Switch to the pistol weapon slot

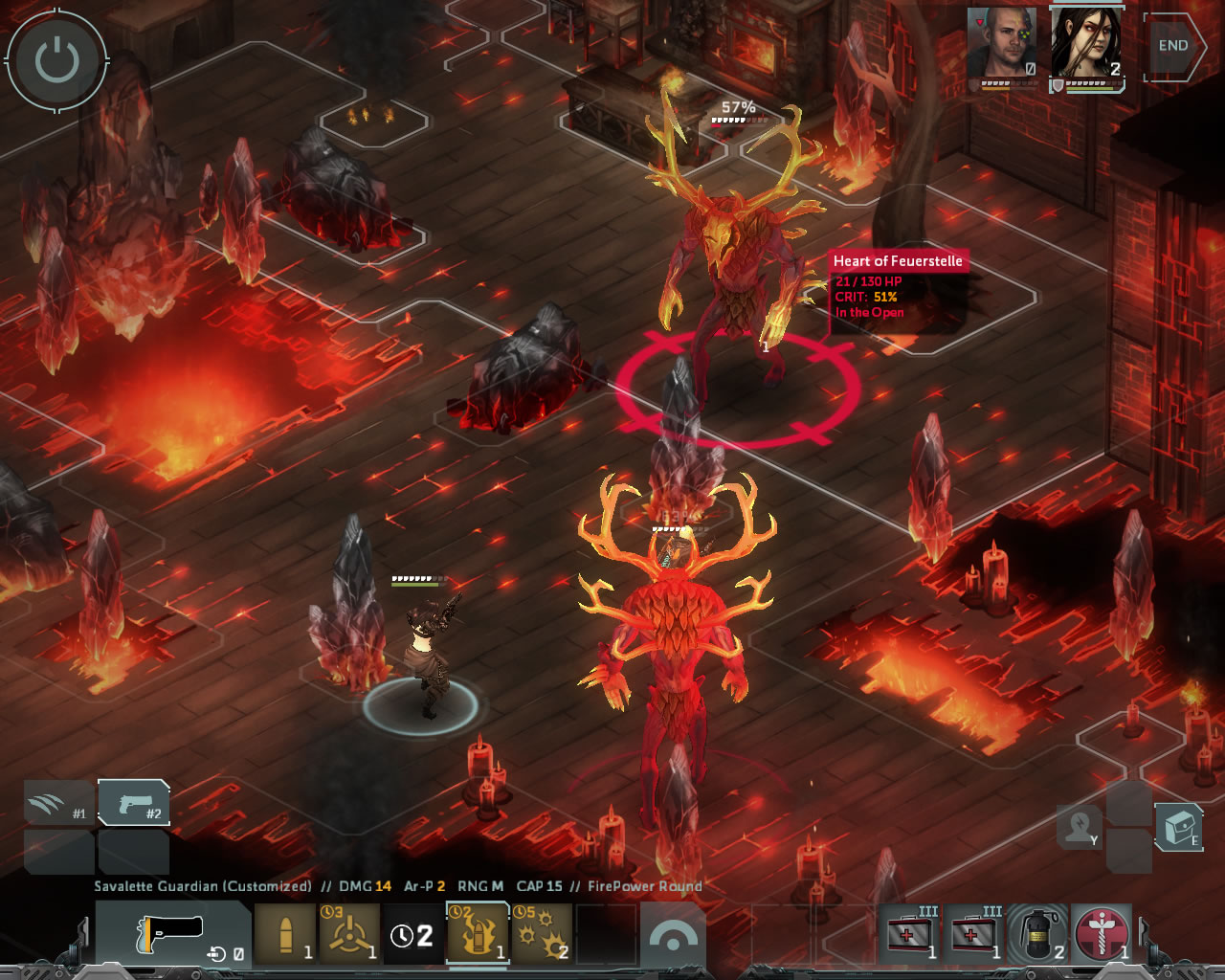[134, 803]
